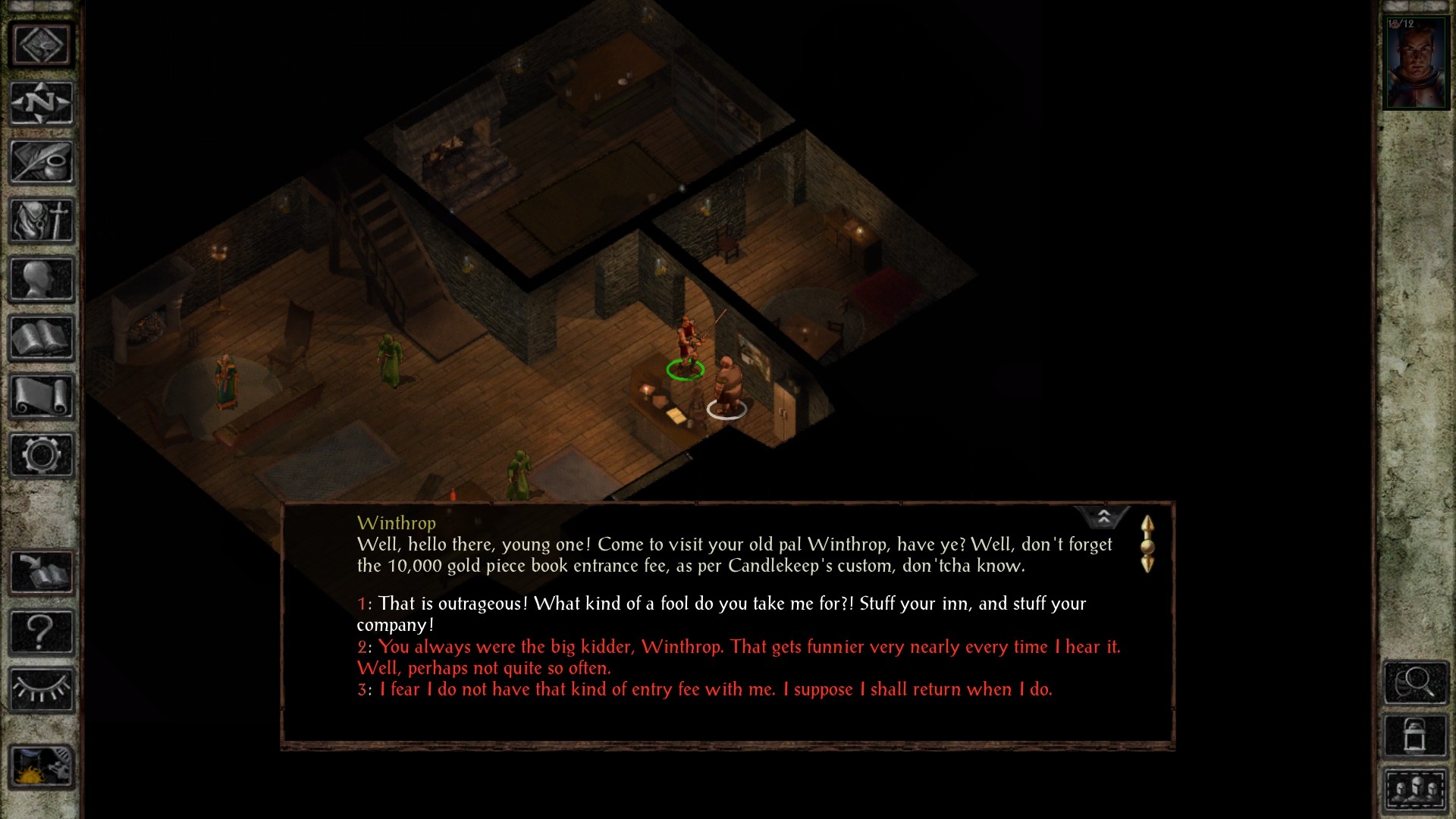Viewport: 1456px width, 819px height.
Task: Open the journal quill and inkwell icon
Action: point(41,162)
